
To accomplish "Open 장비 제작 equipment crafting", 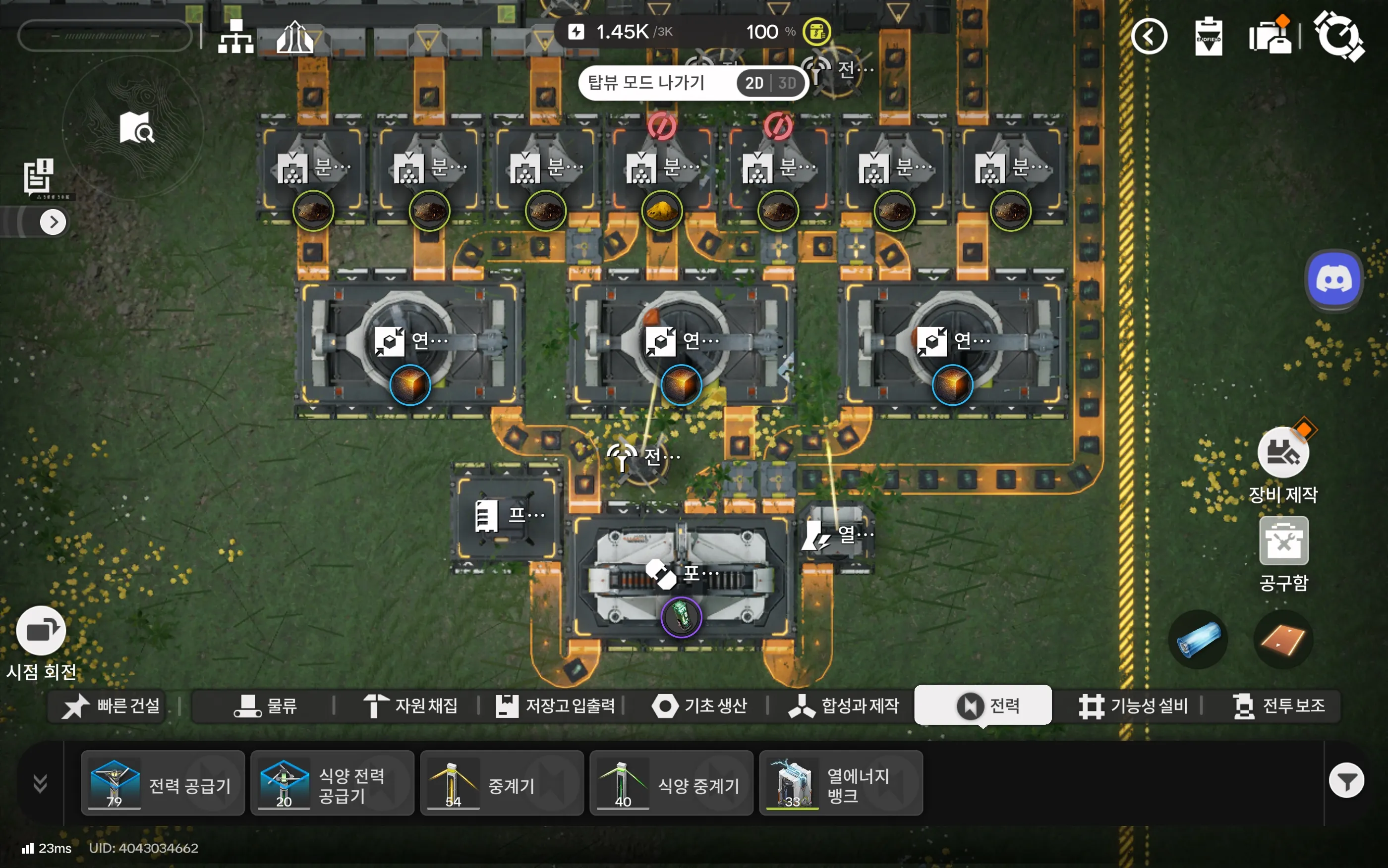I will 1283,453.
